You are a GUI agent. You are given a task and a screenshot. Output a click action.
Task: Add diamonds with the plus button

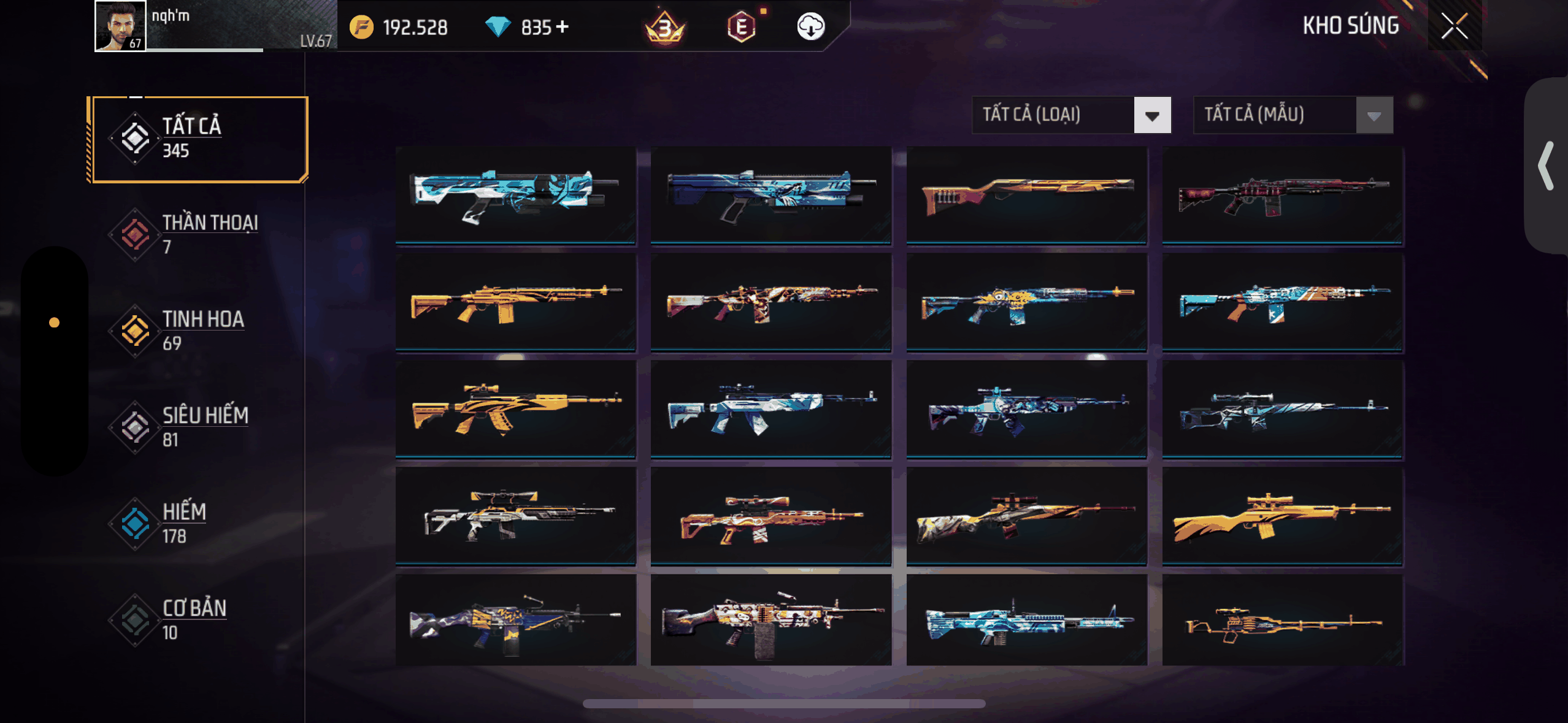562,27
